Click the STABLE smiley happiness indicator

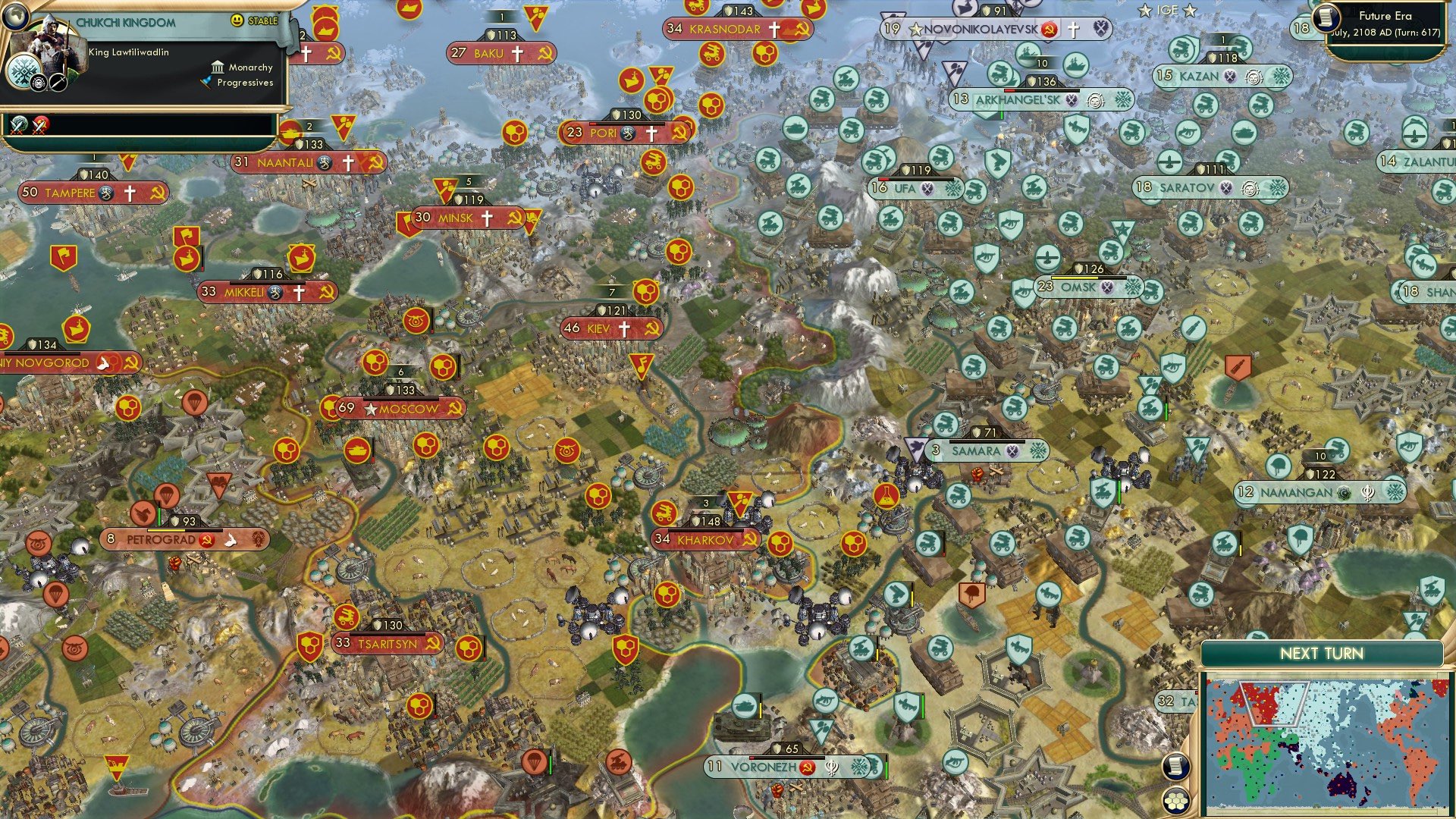point(237,20)
